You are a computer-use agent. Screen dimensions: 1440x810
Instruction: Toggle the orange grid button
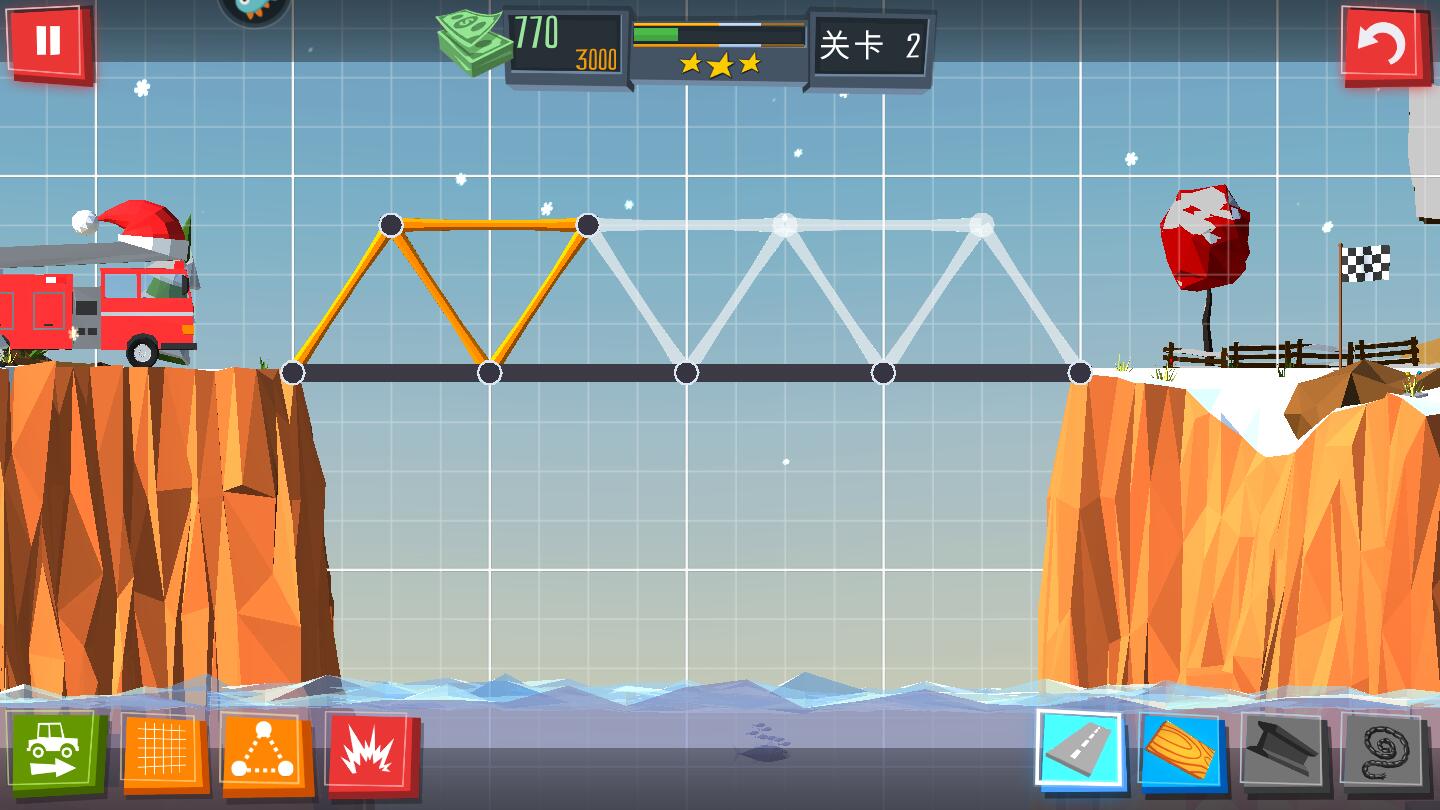pyautogui.click(x=163, y=752)
